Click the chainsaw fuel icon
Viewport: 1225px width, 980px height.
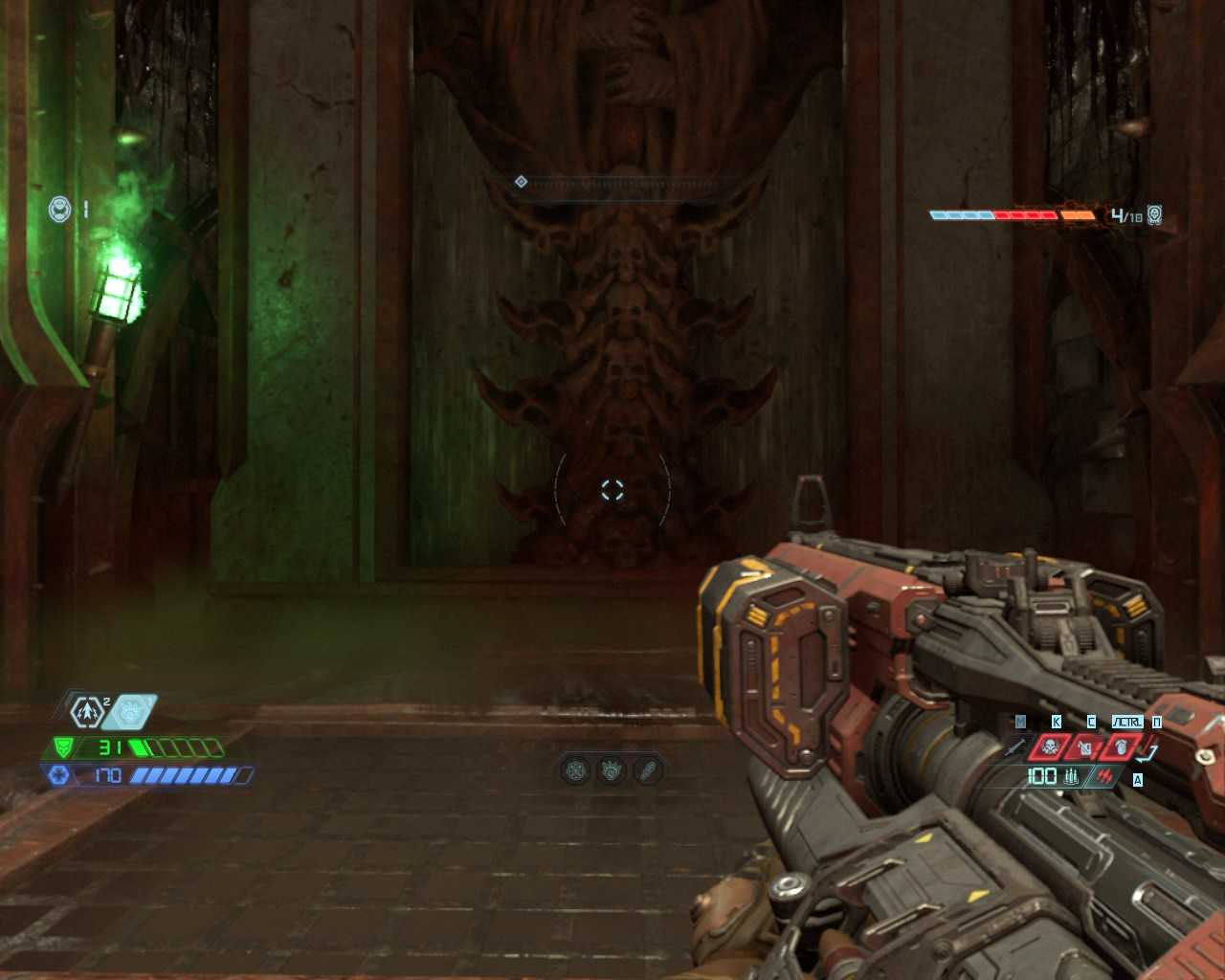[x=1106, y=776]
